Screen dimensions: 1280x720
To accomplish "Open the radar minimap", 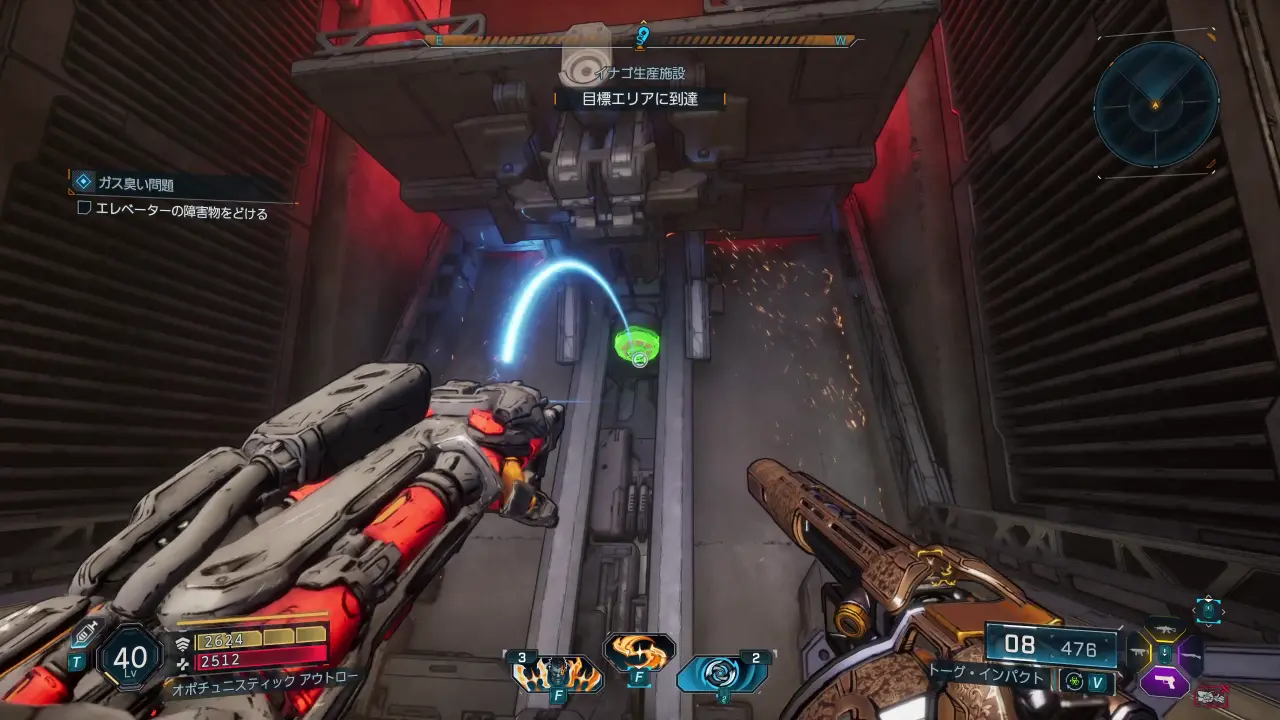I will 1156,103.
